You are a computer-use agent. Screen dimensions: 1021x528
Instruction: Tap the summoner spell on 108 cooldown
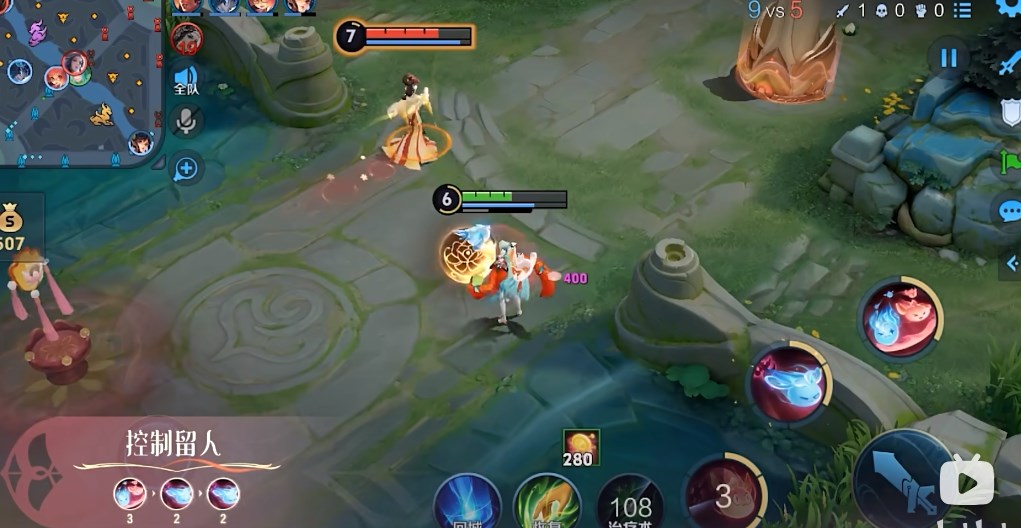coord(630,505)
